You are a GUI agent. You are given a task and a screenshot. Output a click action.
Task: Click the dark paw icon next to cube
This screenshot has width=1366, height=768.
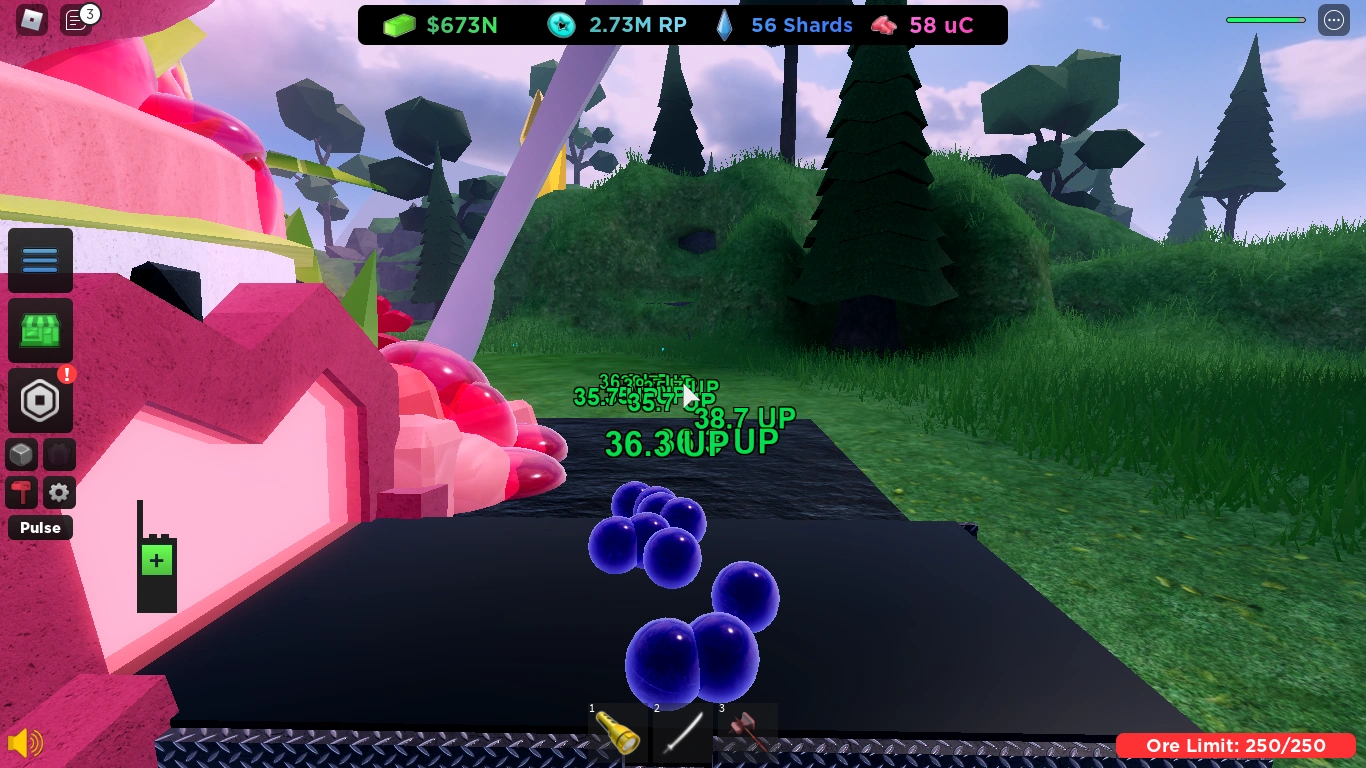click(59, 454)
